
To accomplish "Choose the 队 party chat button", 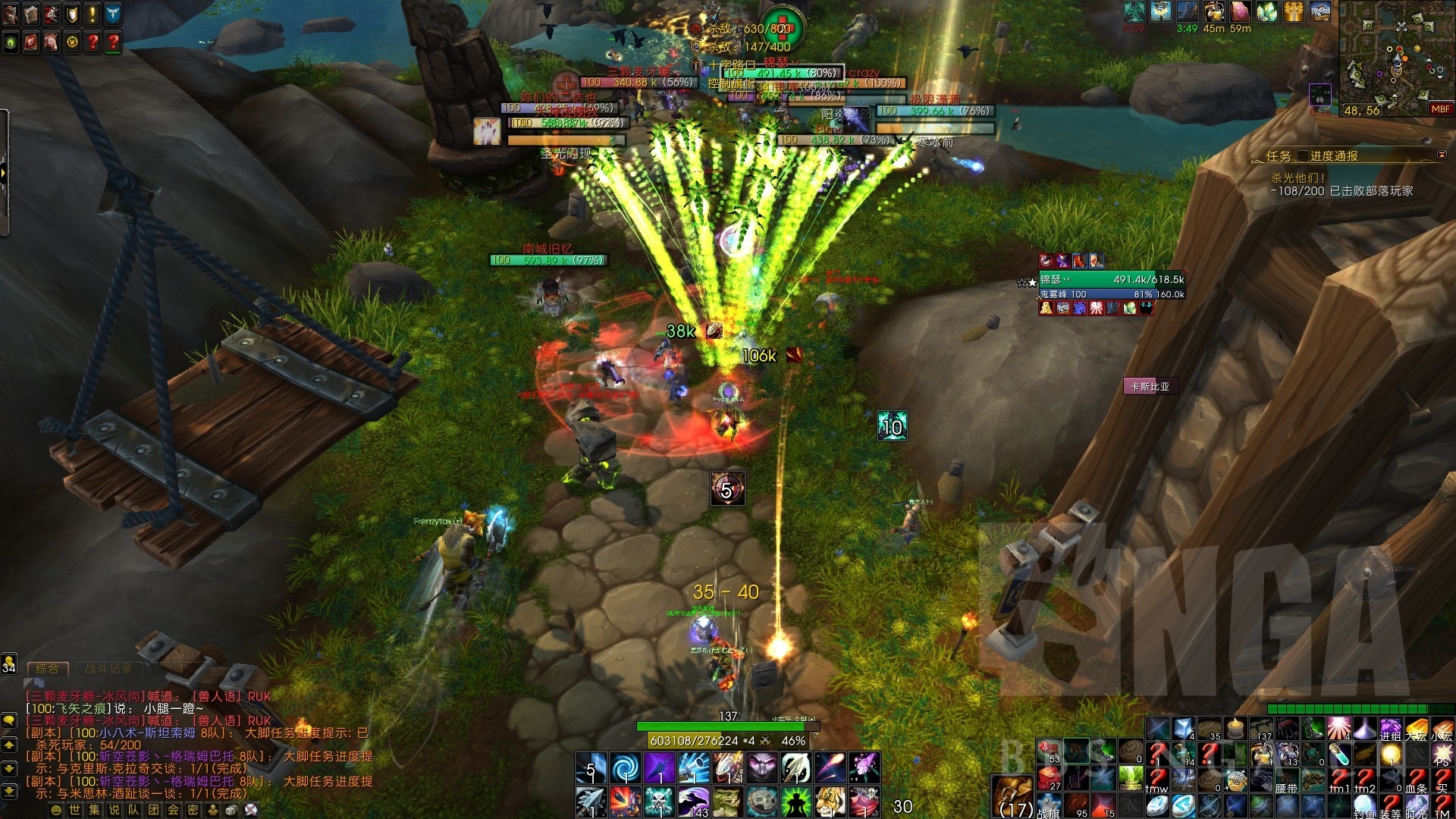I will coord(133,810).
